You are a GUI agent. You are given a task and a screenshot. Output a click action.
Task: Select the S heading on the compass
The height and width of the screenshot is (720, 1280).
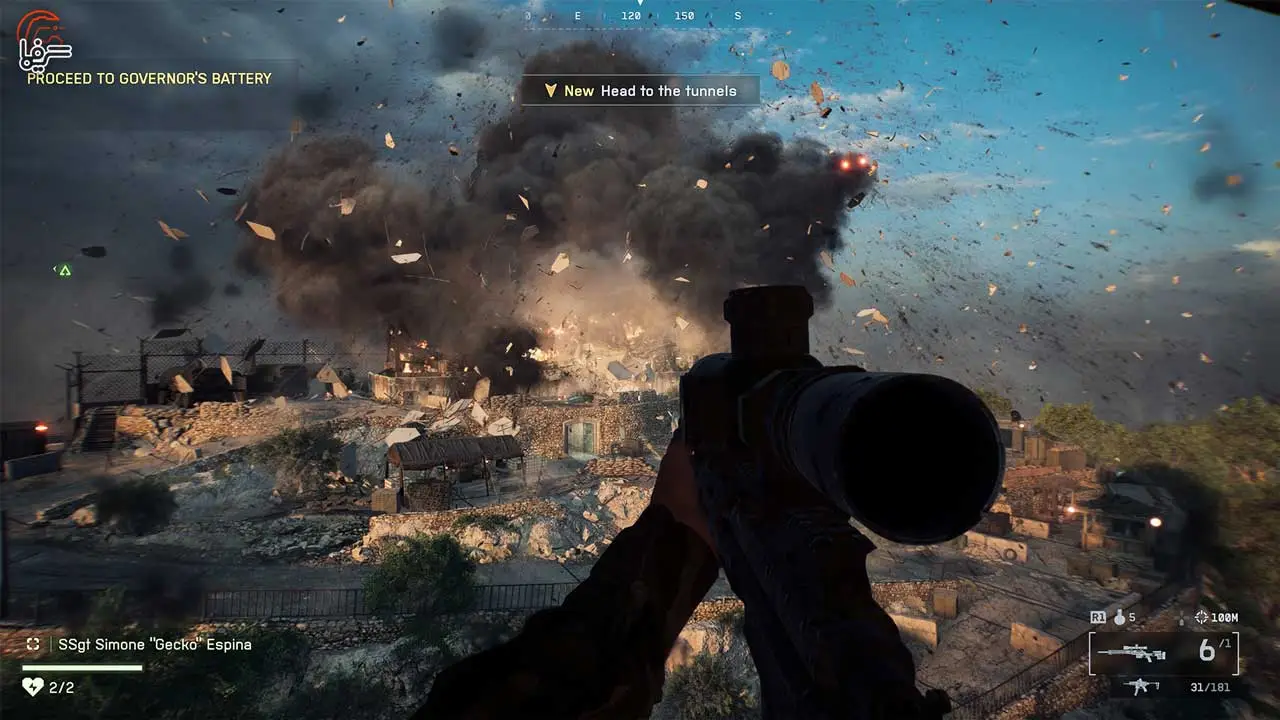click(x=737, y=17)
